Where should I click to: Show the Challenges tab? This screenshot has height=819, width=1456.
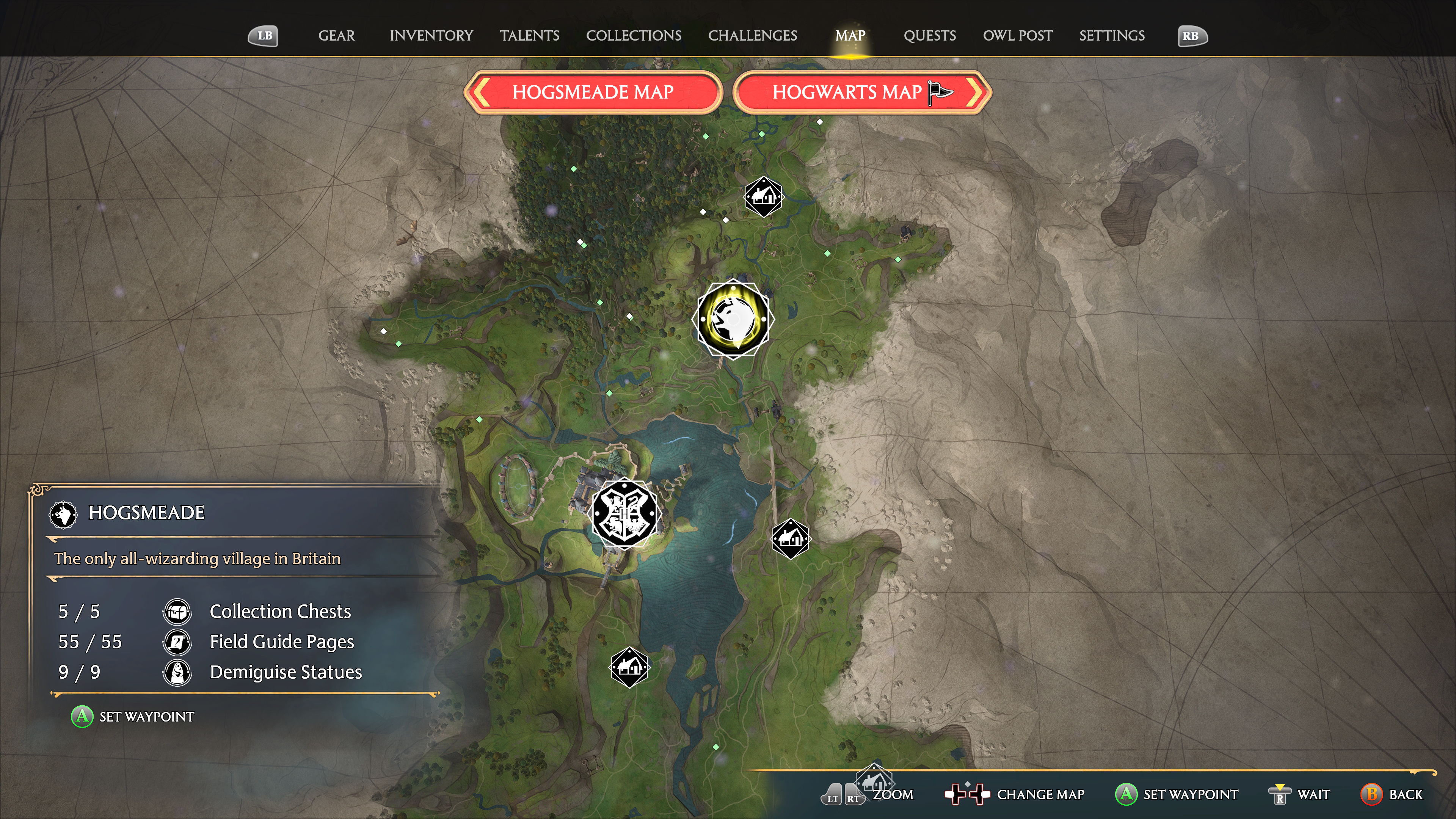point(752,36)
